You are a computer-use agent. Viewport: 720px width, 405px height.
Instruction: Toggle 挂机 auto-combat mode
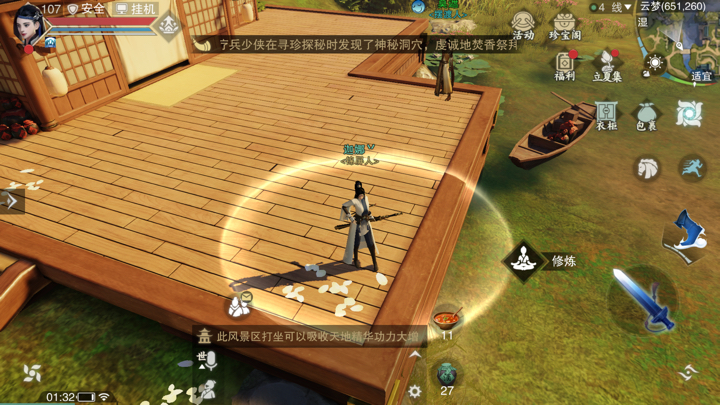click(x=135, y=9)
